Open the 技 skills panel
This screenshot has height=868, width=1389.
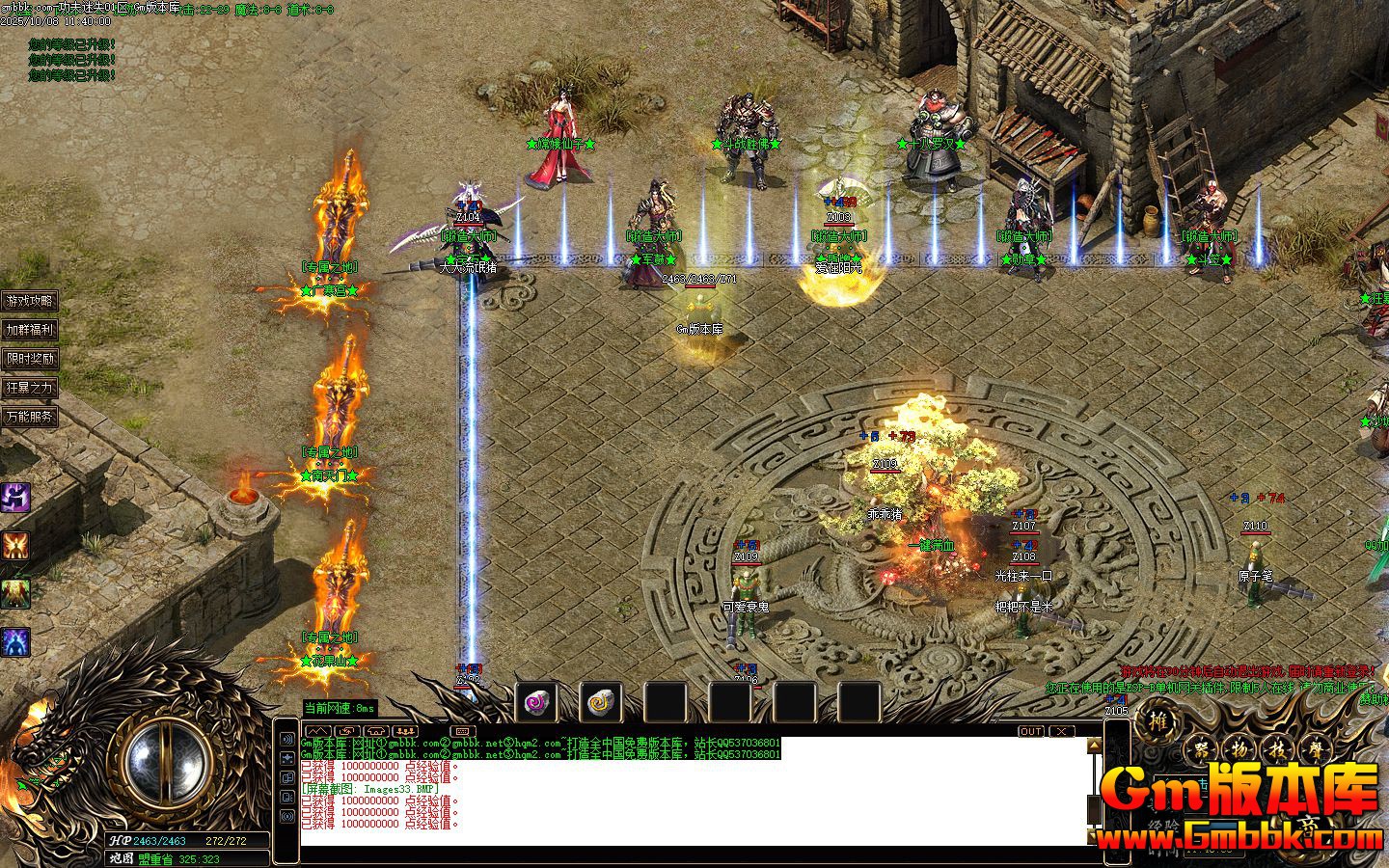click(x=1279, y=749)
